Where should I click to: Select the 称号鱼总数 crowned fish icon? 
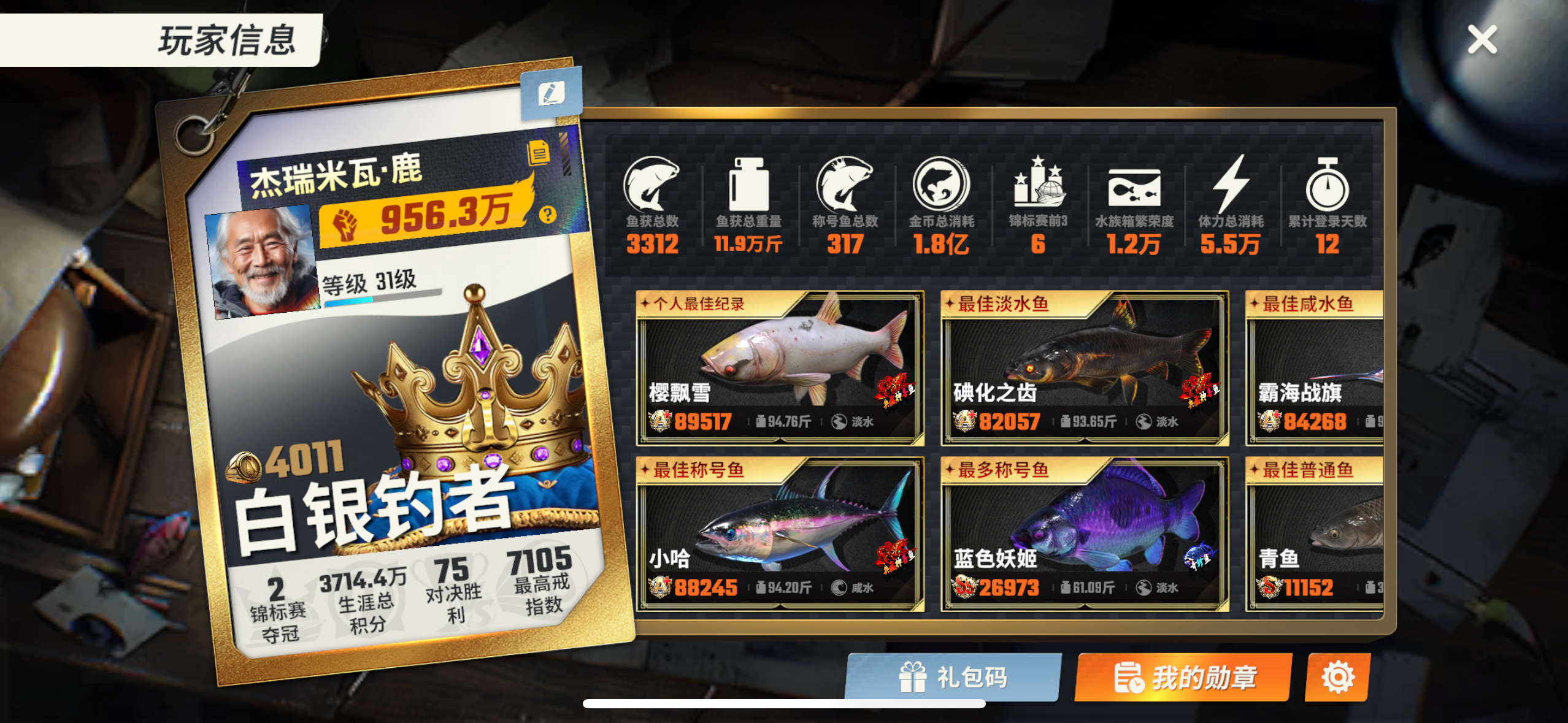[x=845, y=187]
